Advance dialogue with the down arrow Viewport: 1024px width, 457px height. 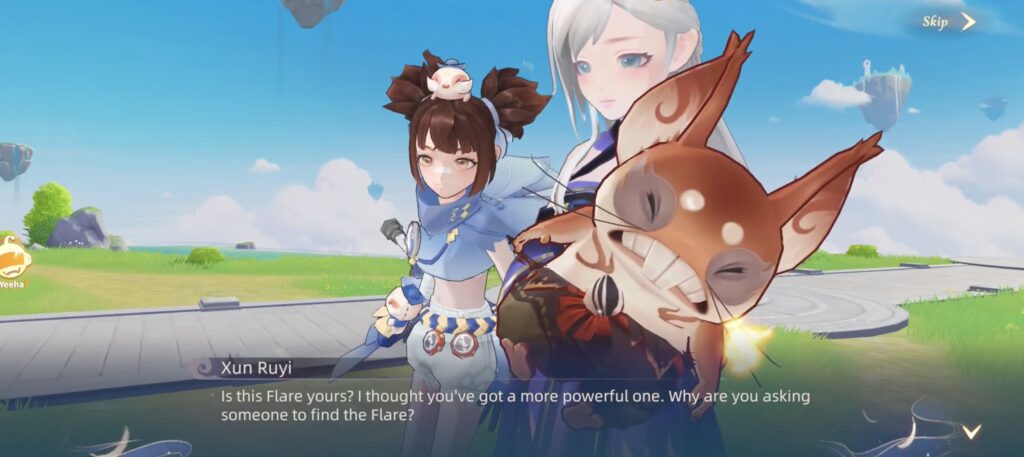tap(970, 431)
